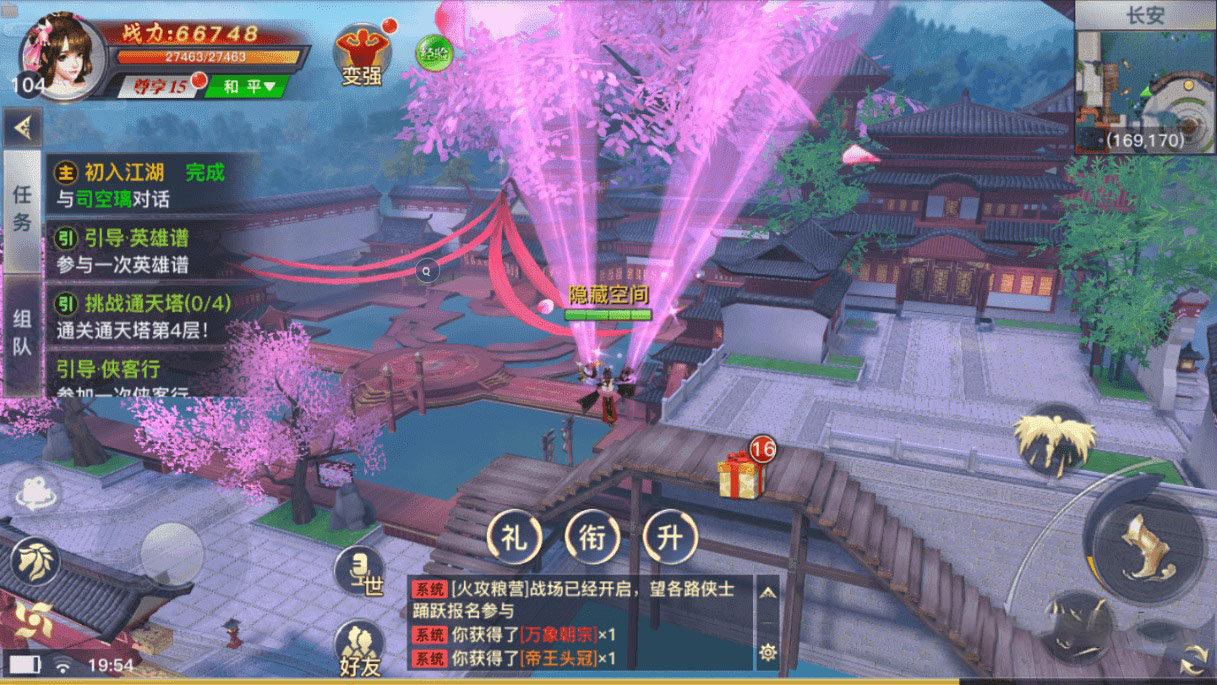Switch to the 任务 quest tab
This screenshot has width=1217, height=685.
coord(21,210)
